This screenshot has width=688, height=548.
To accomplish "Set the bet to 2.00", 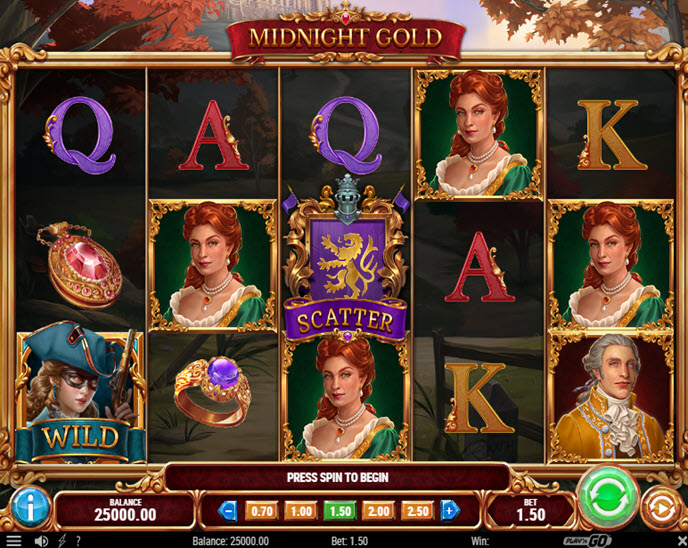I will (x=378, y=510).
